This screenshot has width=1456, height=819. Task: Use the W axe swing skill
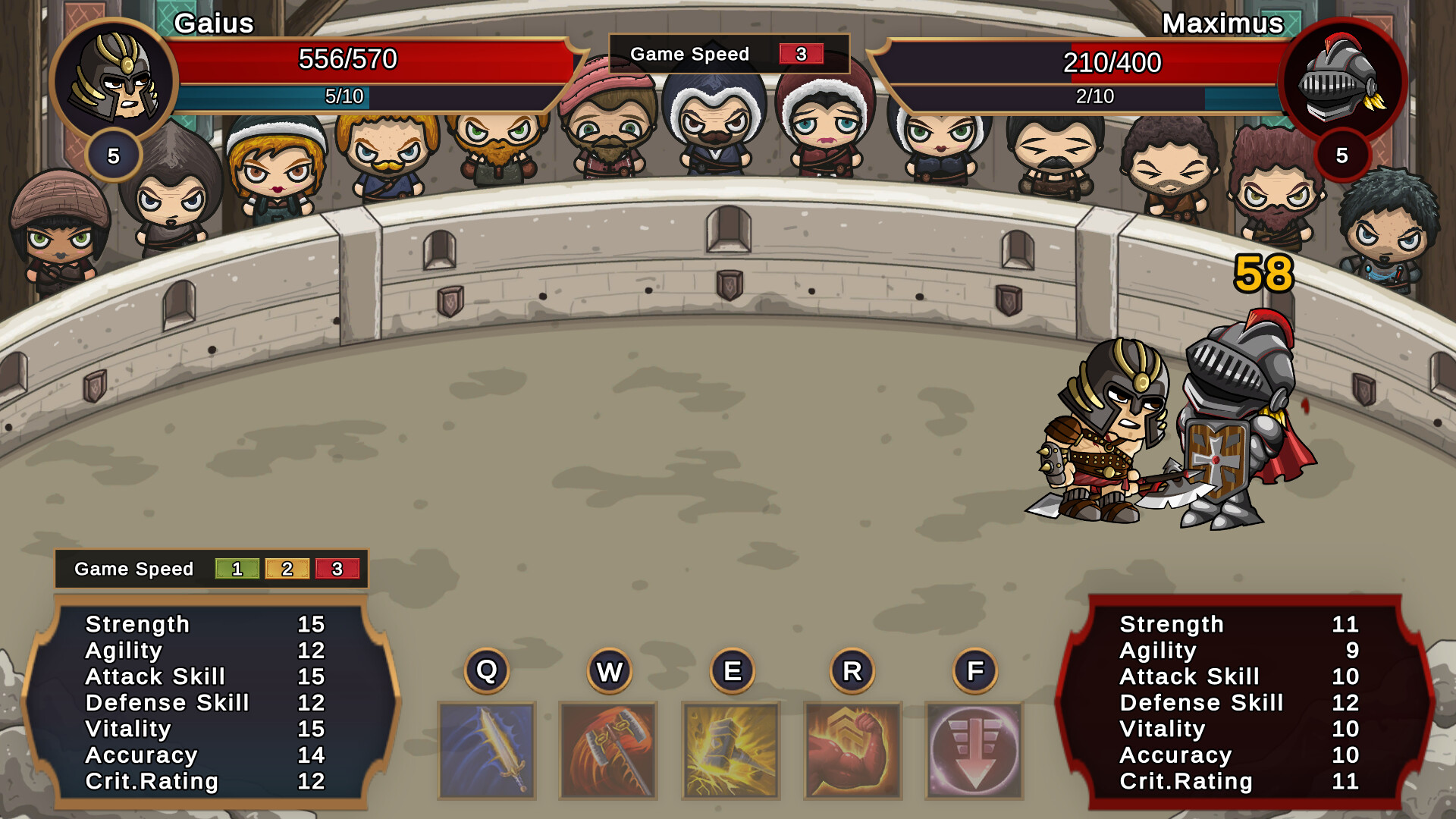(x=607, y=751)
